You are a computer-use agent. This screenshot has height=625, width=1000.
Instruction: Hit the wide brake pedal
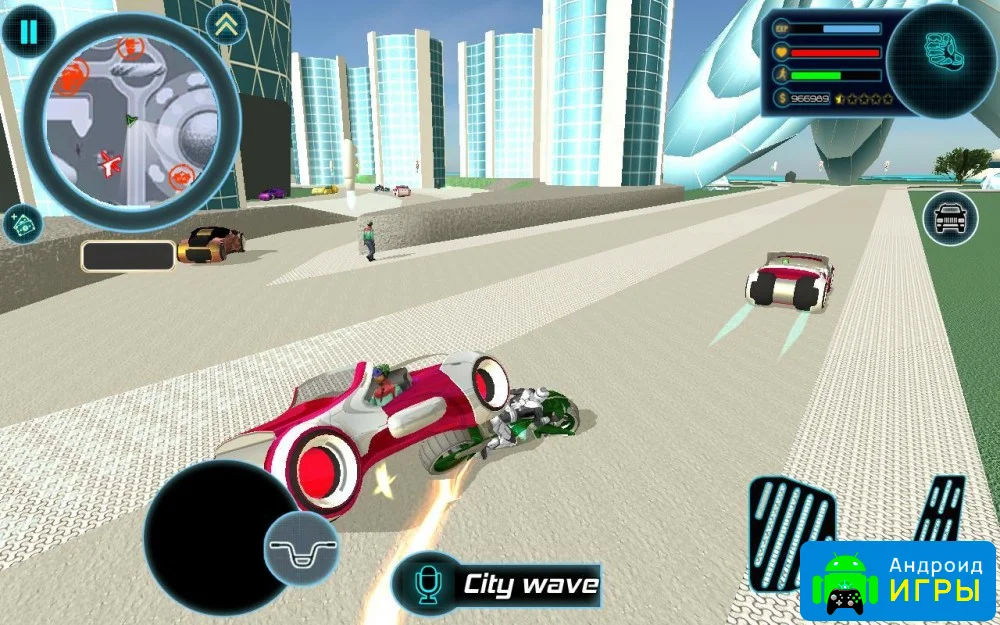[791, 531]
